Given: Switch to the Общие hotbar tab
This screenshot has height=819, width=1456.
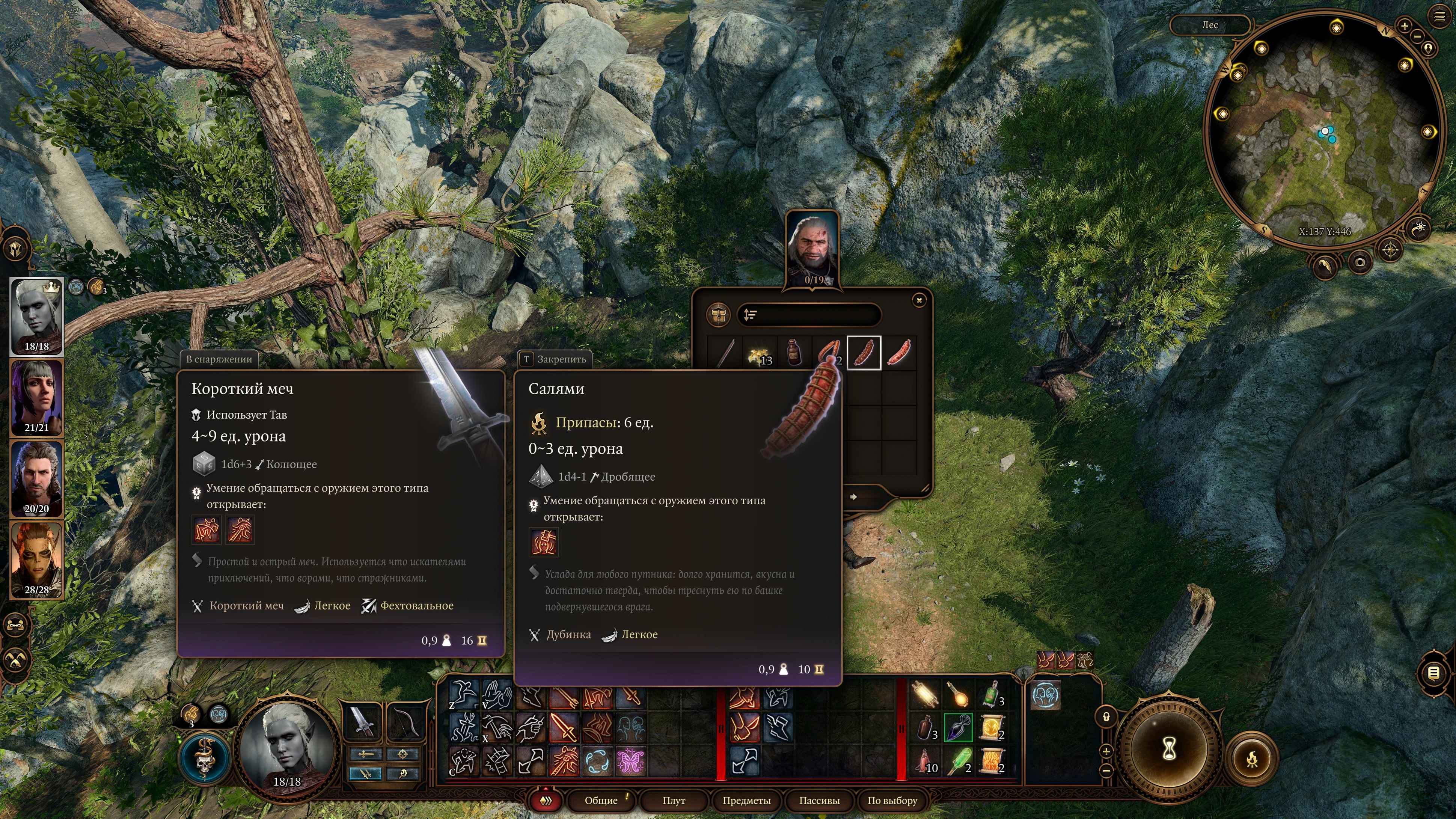Looking at the screenshot, I should tap(601, 800).
